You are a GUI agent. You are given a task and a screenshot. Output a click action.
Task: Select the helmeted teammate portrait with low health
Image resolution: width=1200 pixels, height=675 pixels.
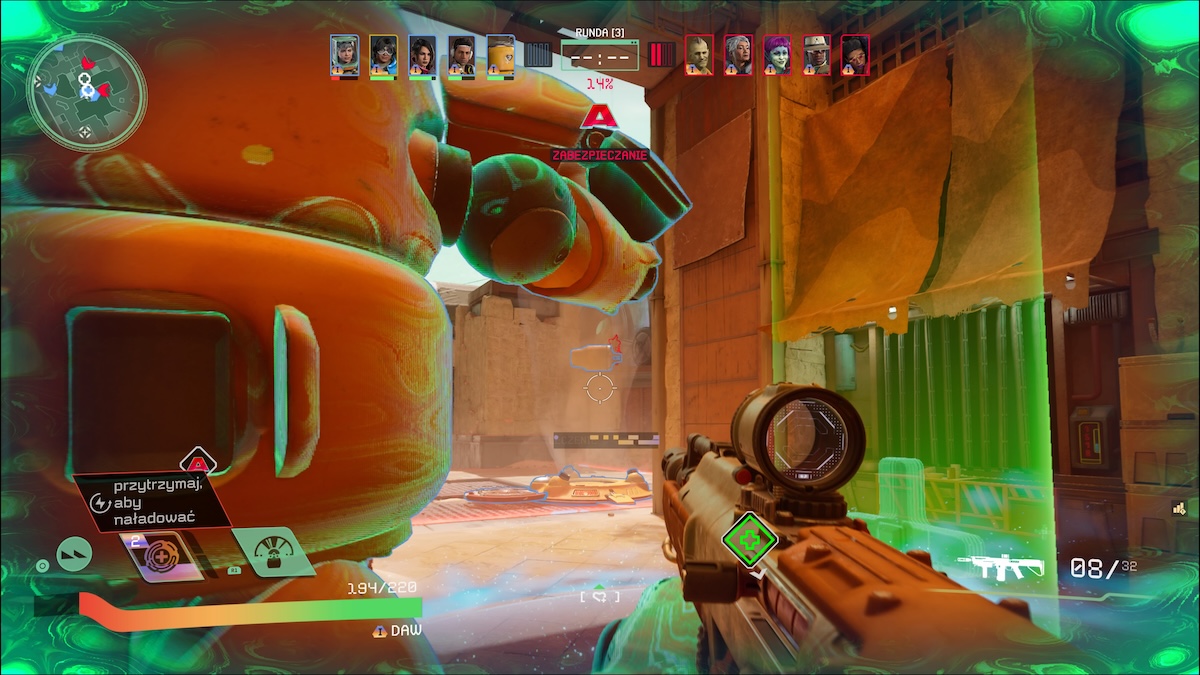point(344,56)
